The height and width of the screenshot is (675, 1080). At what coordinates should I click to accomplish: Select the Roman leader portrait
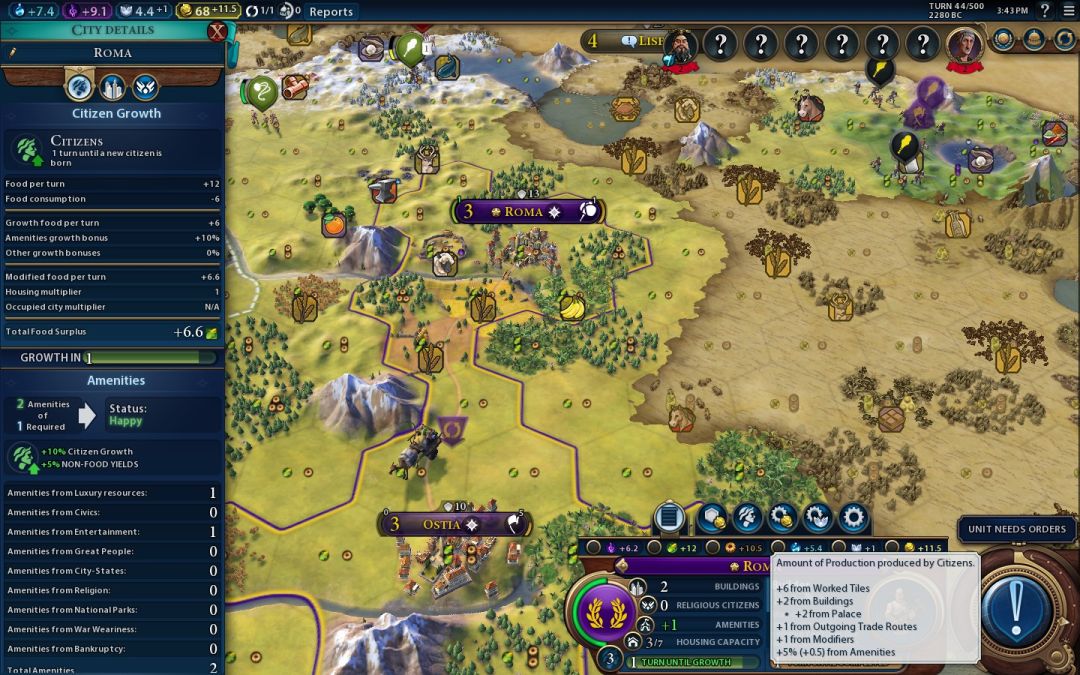coord(964,45)
